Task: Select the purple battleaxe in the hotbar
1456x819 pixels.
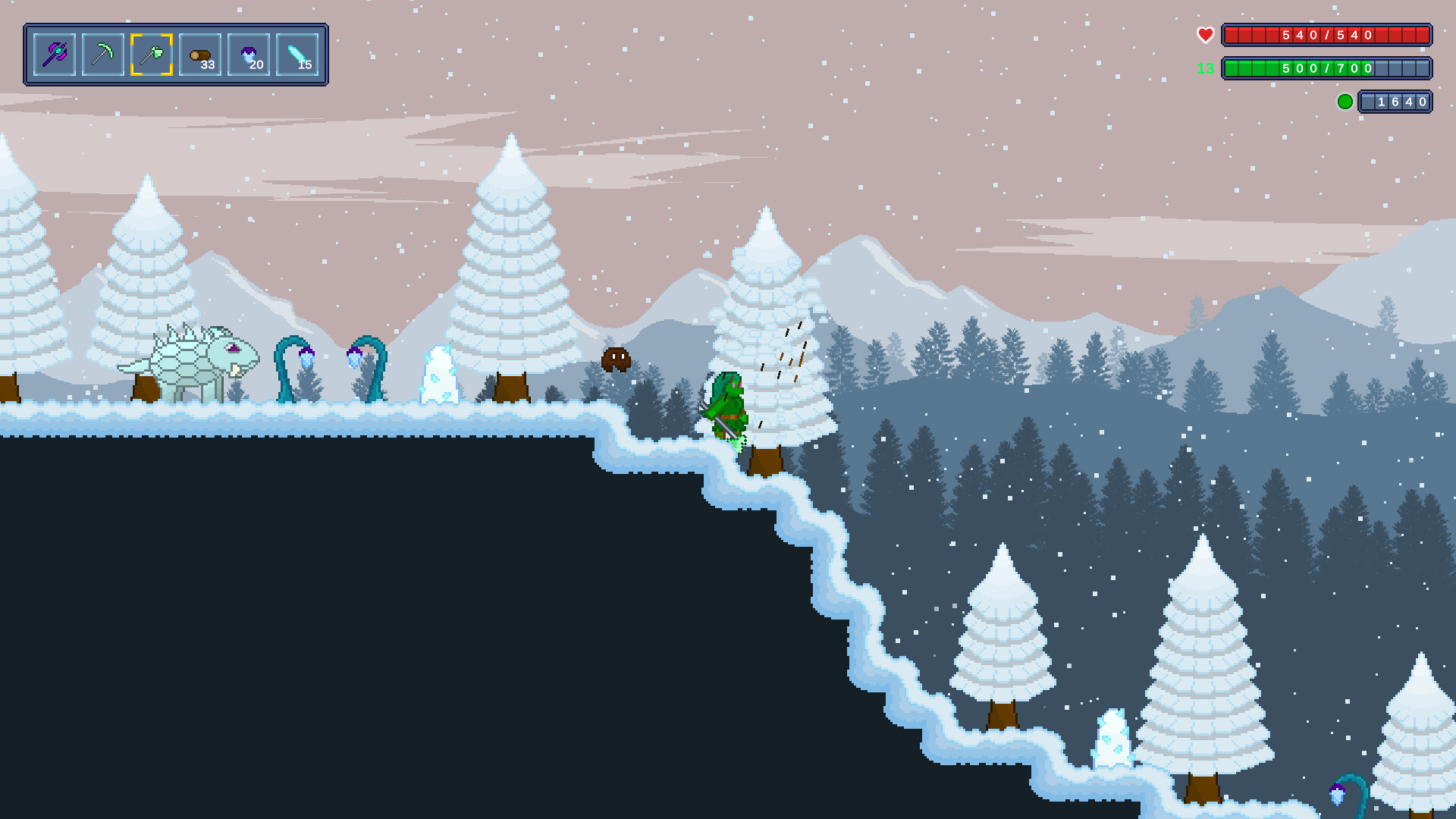Action: 53,53
